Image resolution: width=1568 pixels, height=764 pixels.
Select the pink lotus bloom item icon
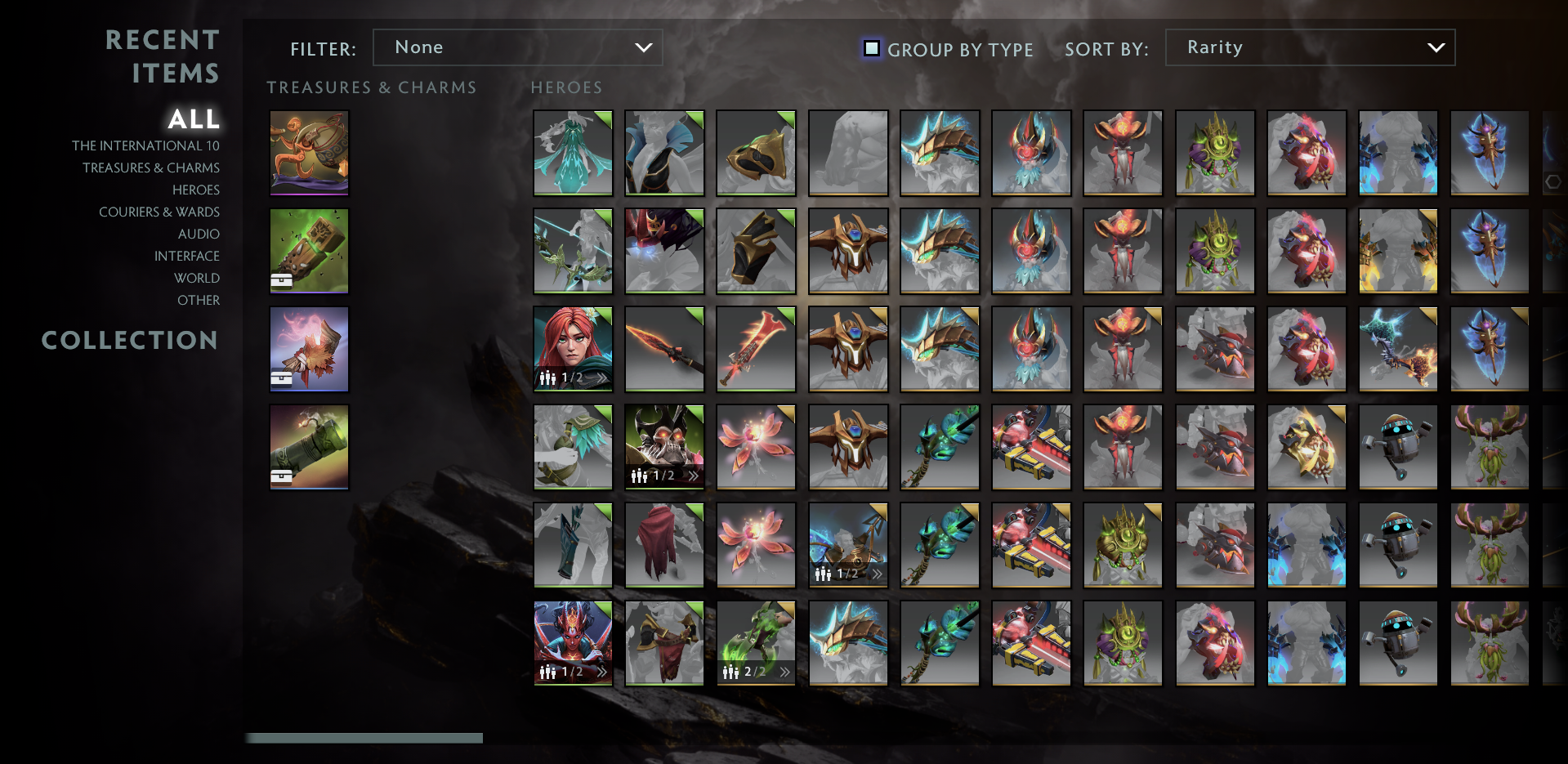pyautogui.click(x=756, y=447)
